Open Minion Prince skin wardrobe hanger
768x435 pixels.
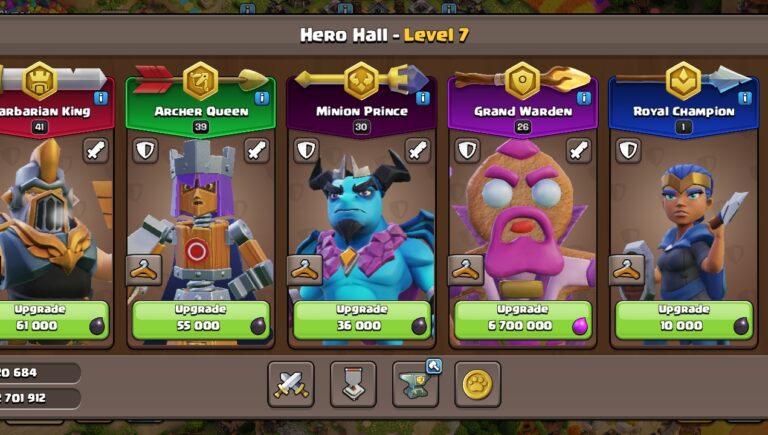[x=304, y=269]
